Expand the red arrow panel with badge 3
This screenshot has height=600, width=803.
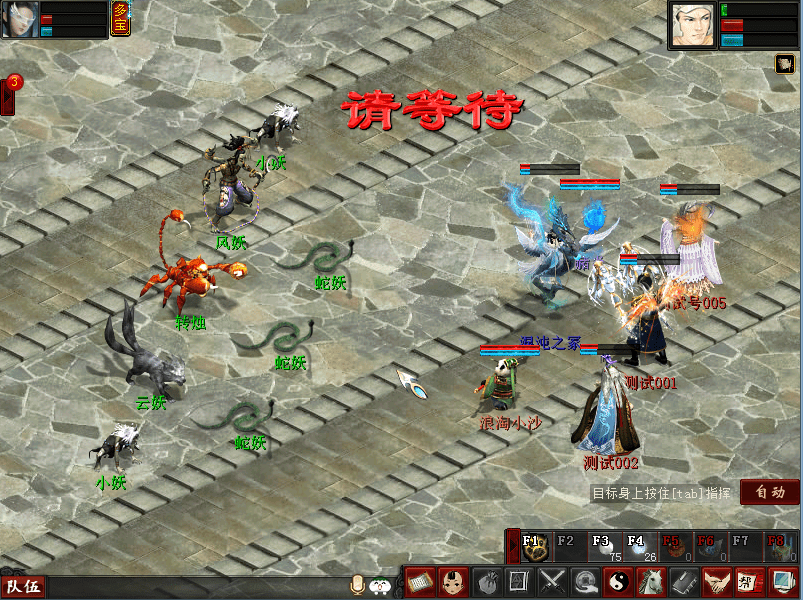pyautogui.click(x=8, y=97)
